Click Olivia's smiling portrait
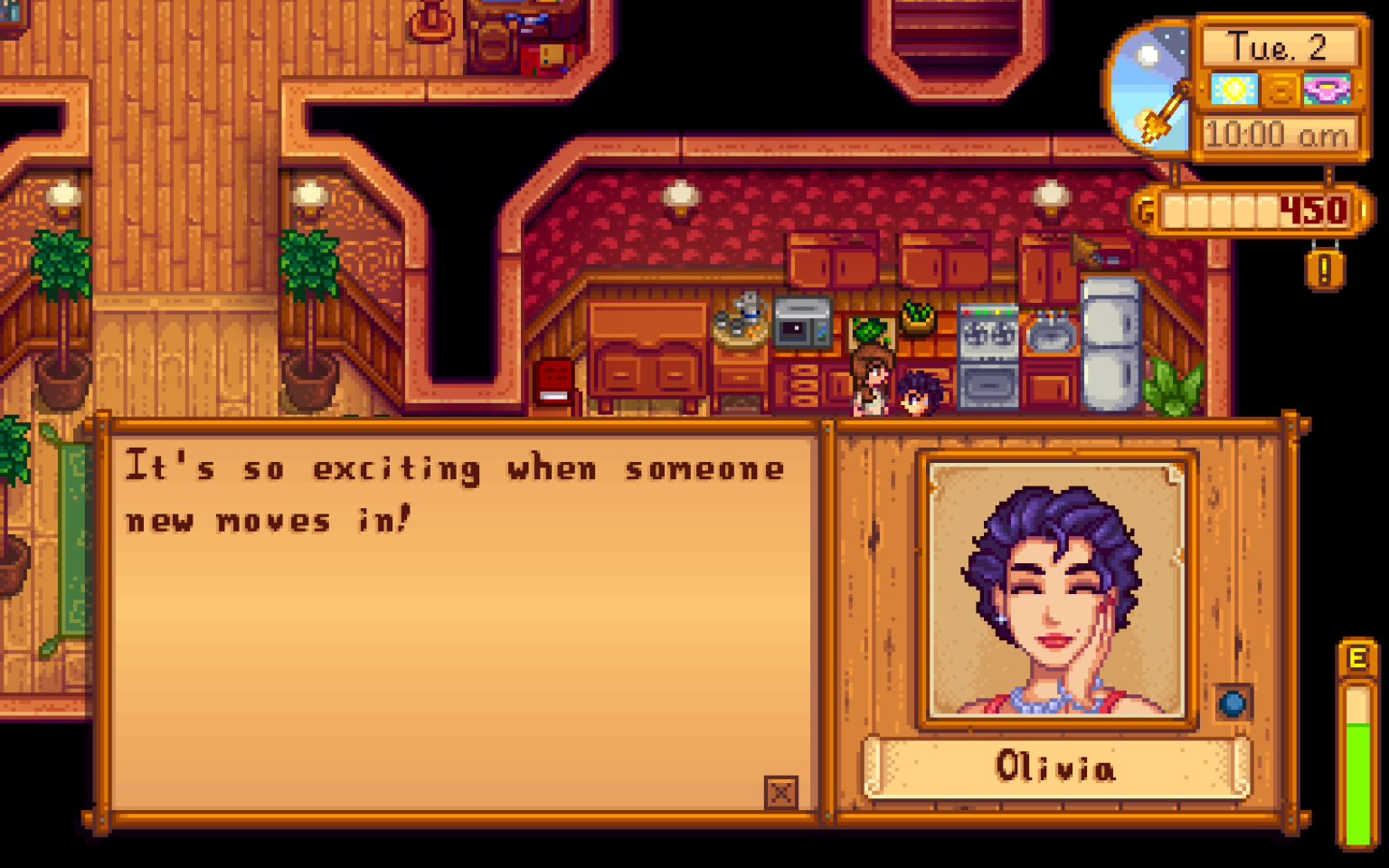This screenshot has width=1389, height=868. pyautogui.click(x=1058, y=588)
